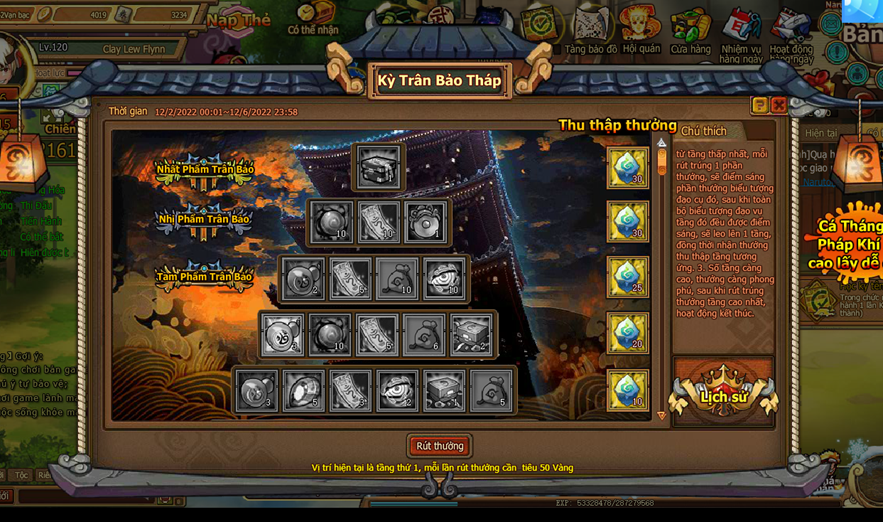The height and width of the screenshot is (522, 883).
Task: Select the gong reward in Nhị Phẩm row
Action: point(427,222)
